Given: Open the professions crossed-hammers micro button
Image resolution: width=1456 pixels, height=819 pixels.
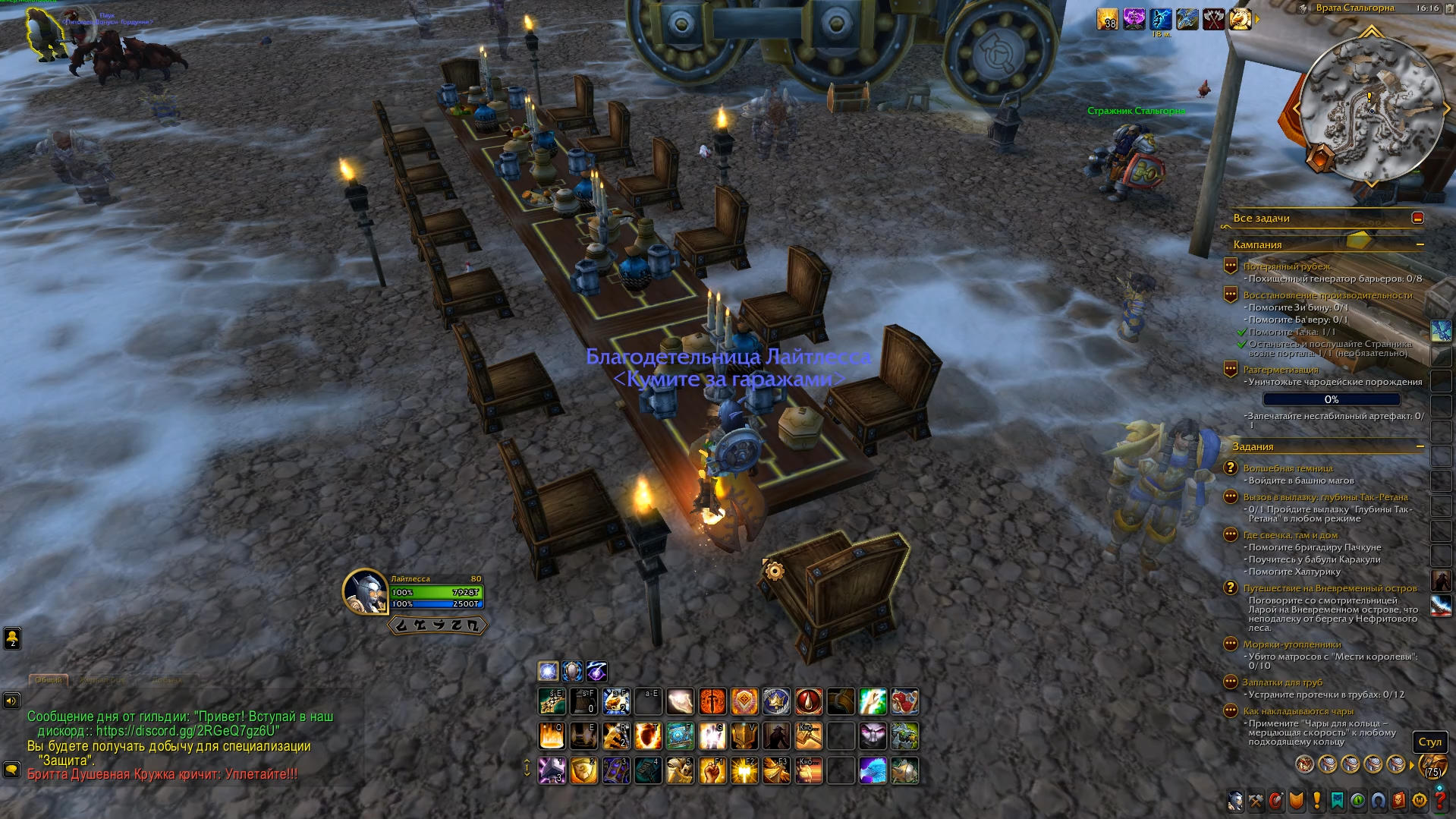Looking at the screenshot, I should coord(1256,801).
